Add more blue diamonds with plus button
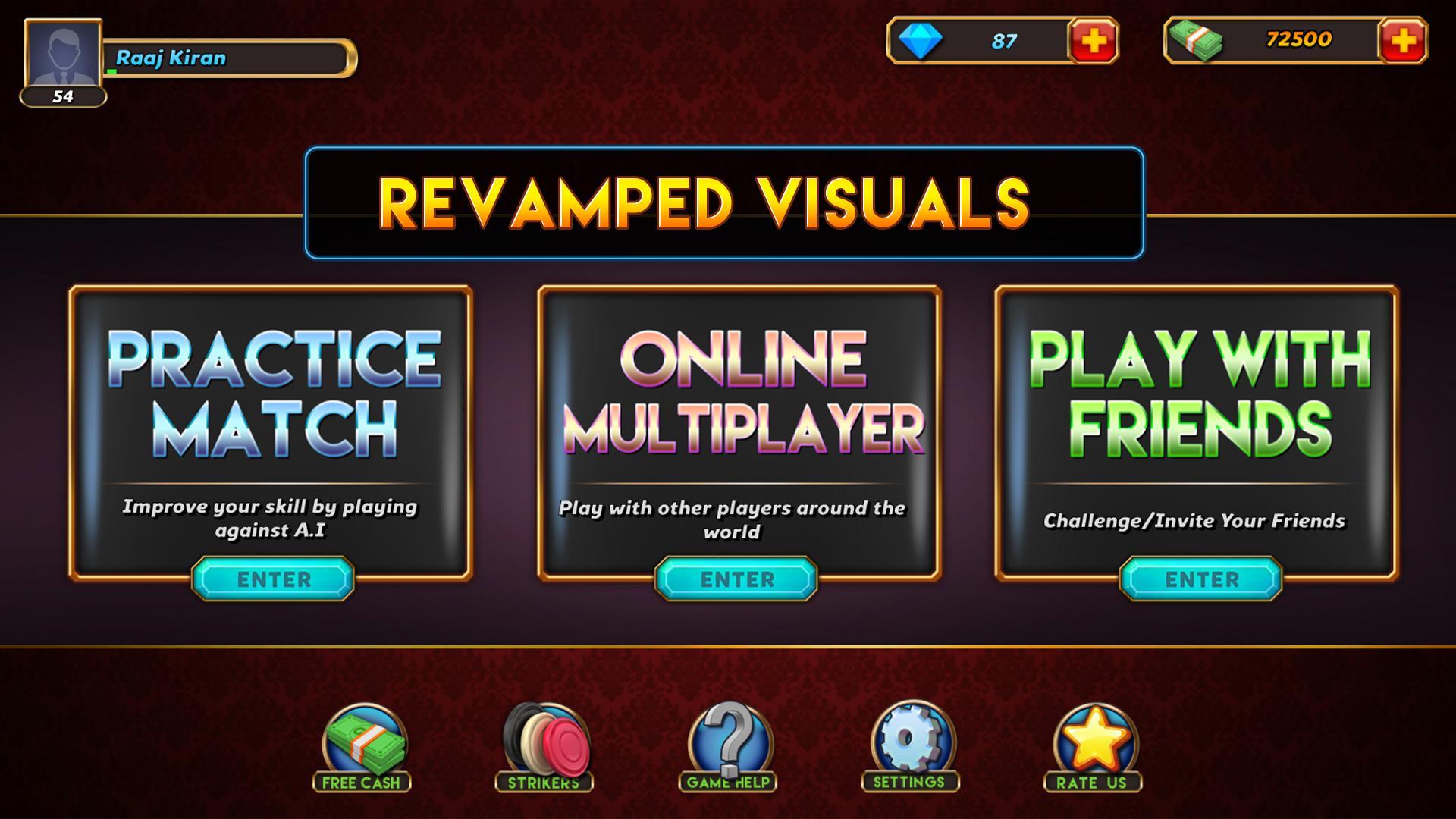 coord(1093,41)
